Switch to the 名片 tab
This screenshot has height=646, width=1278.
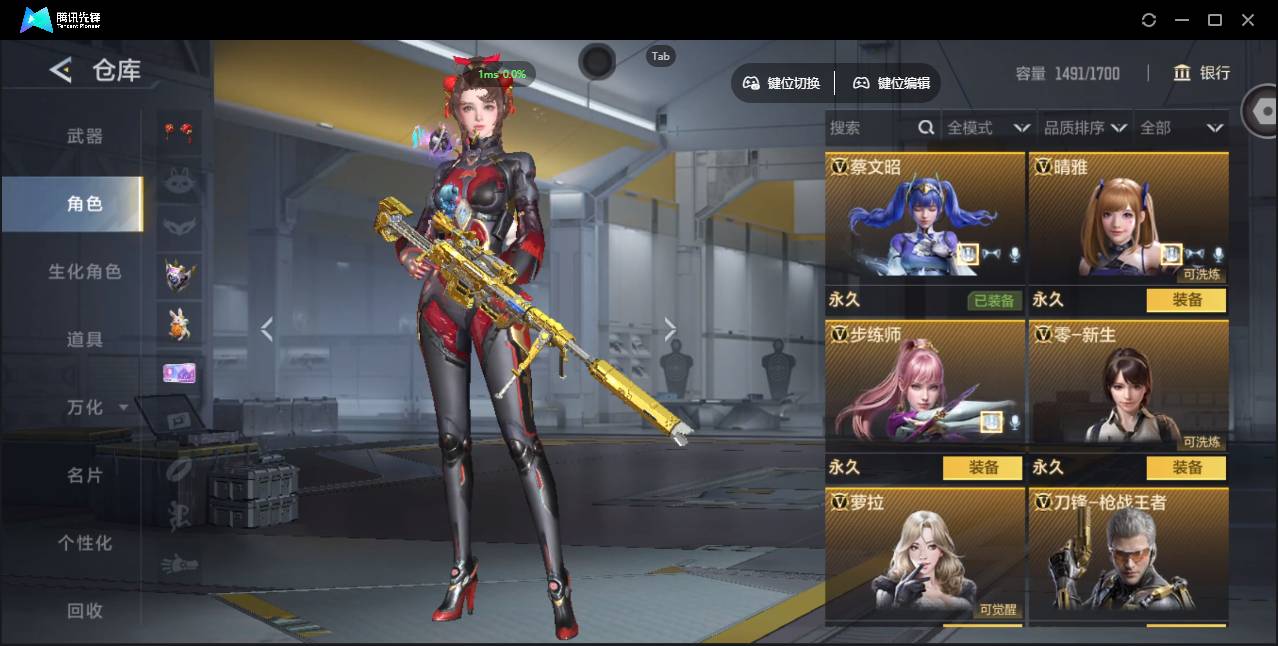click(x=85, y=475)
